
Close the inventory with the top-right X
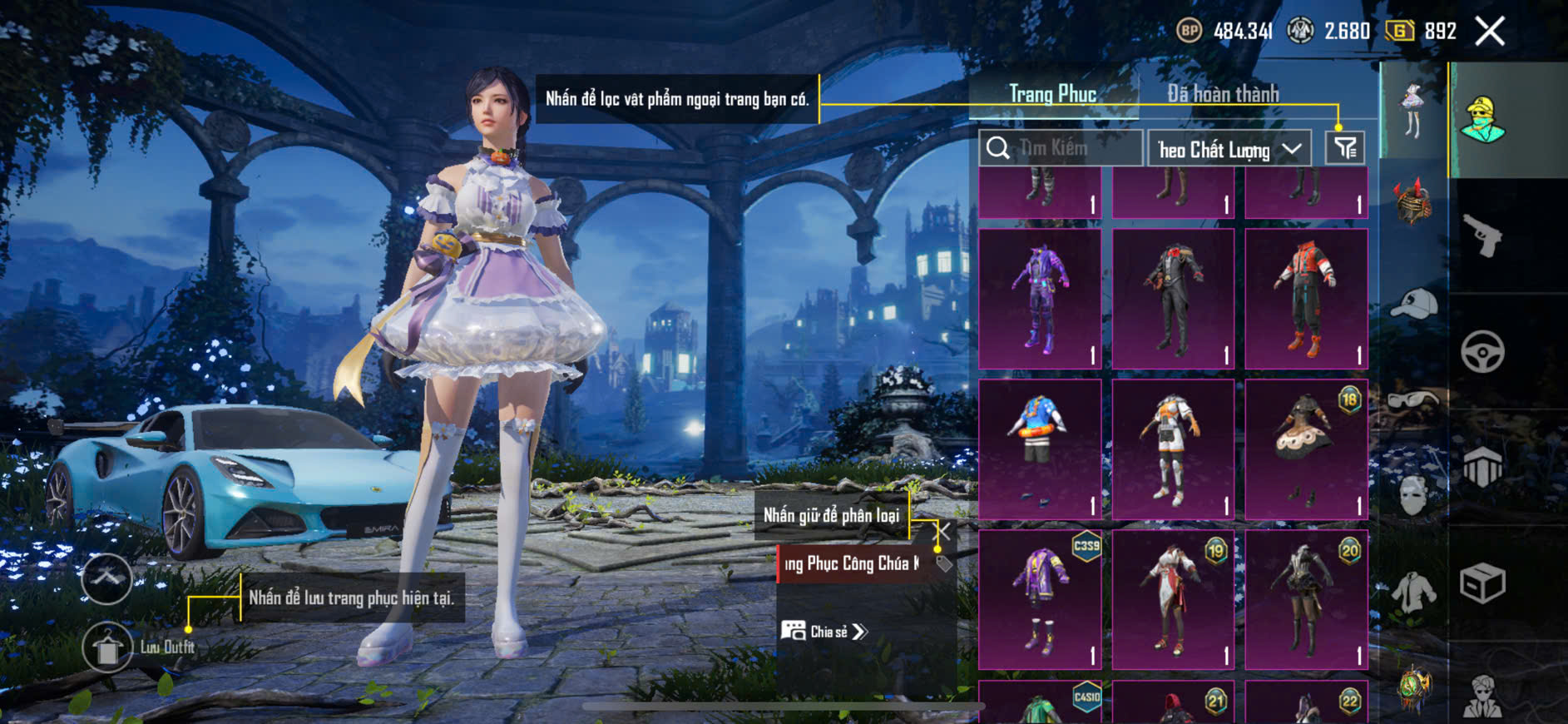click(x=1490, y=32)
